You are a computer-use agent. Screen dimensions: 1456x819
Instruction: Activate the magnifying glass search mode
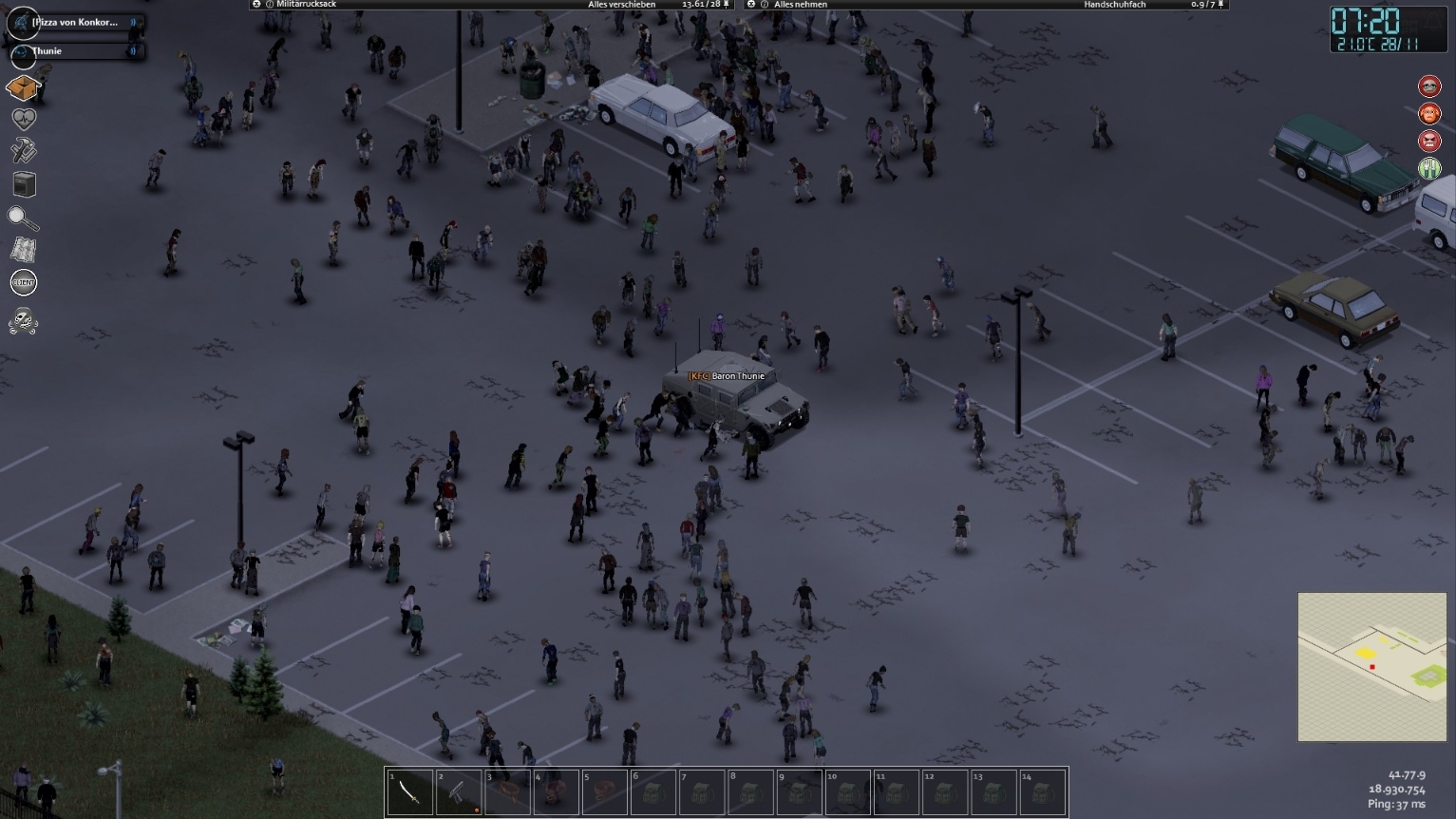click(23, 217)
